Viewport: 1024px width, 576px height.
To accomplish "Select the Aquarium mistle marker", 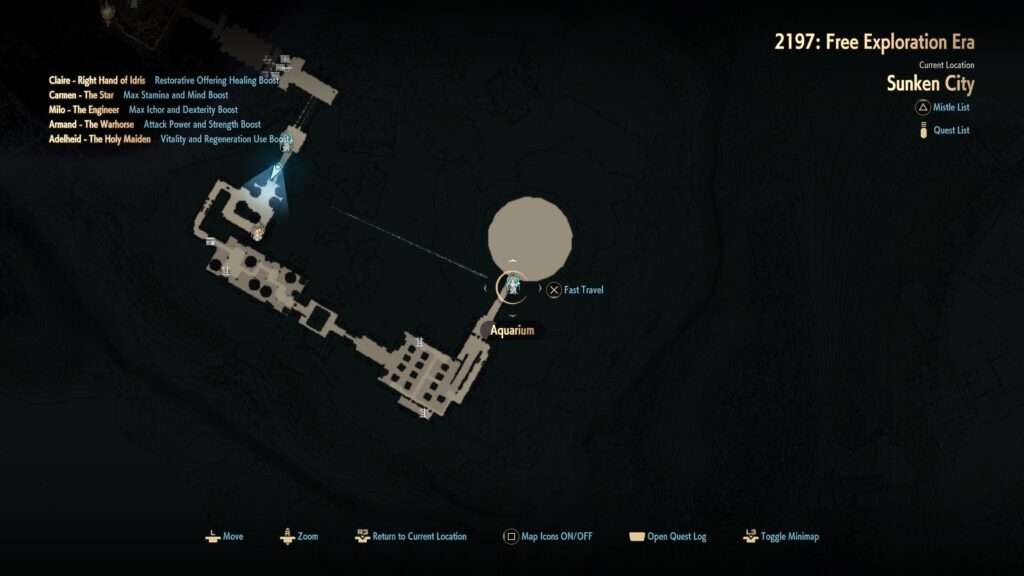I will point(512,289).
